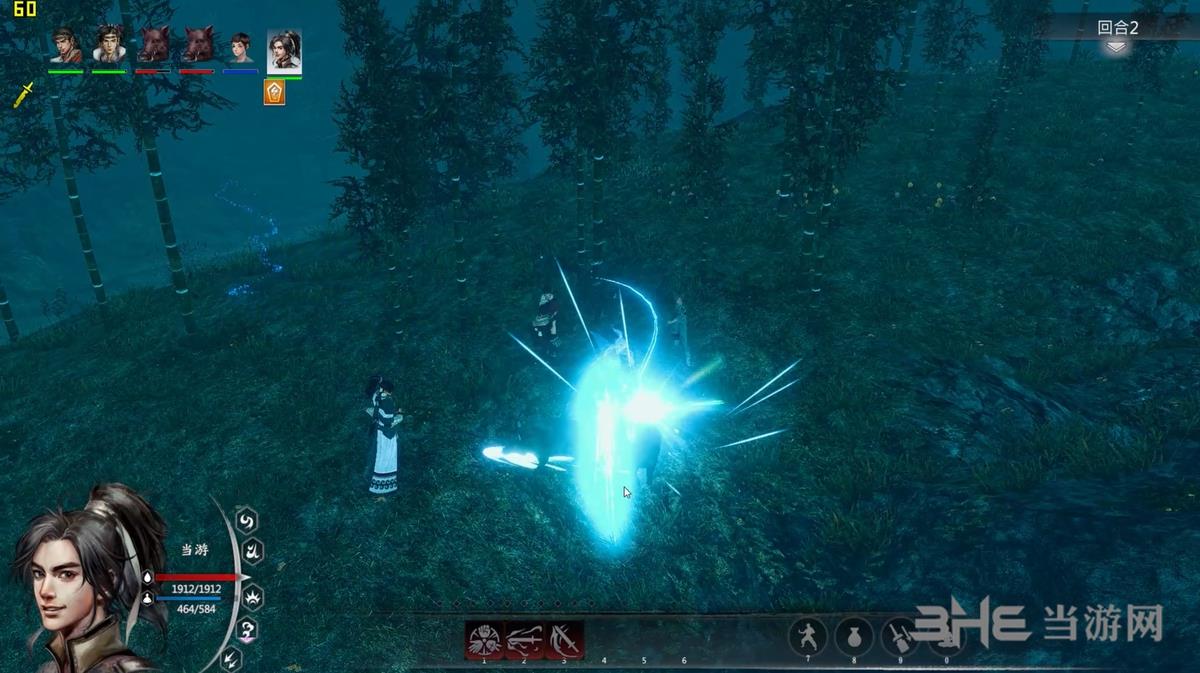Click the crossed weapon icon in slot 9
This screenshot has height=673, width=1200.
pos(899,636)
